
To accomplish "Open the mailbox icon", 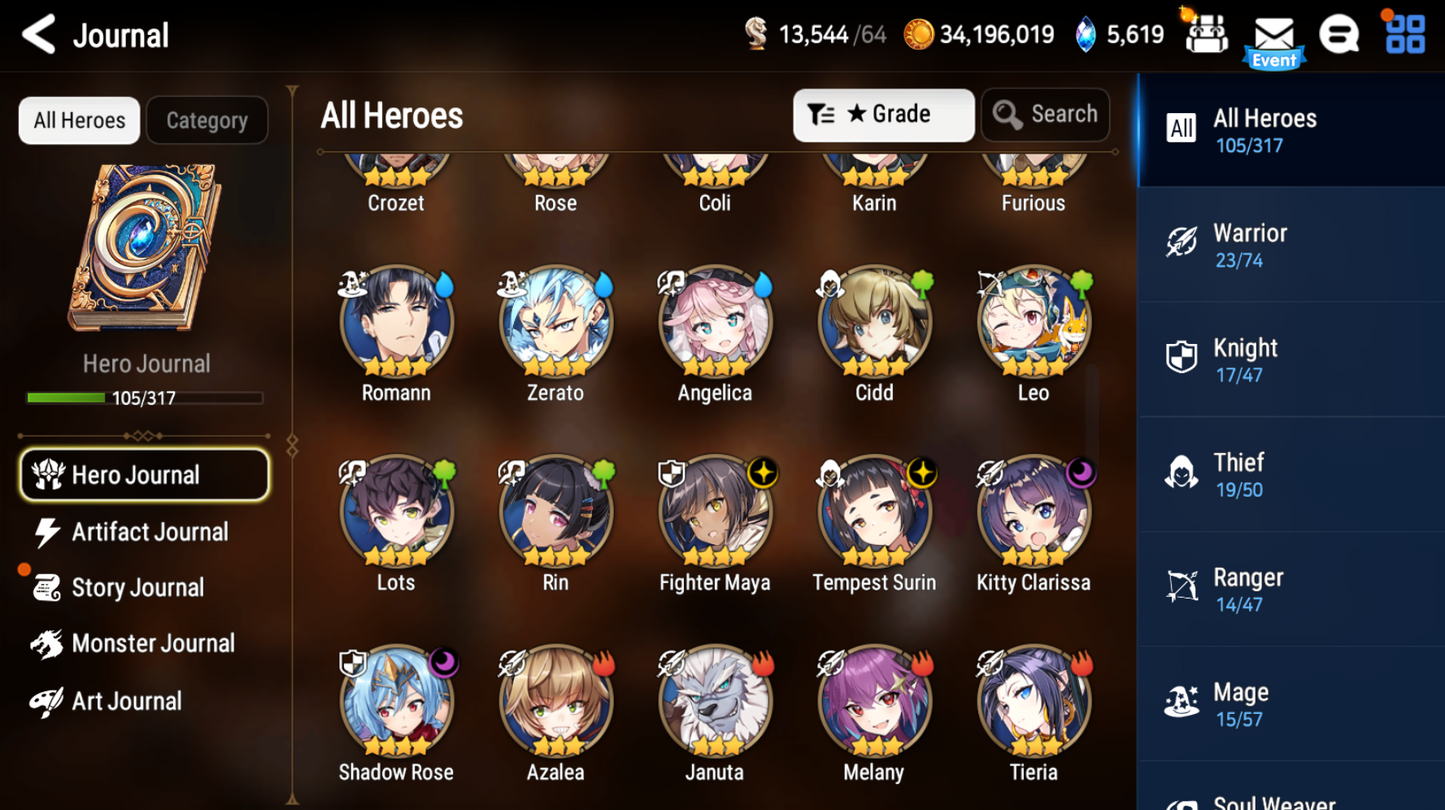I will click(1273, 33).
